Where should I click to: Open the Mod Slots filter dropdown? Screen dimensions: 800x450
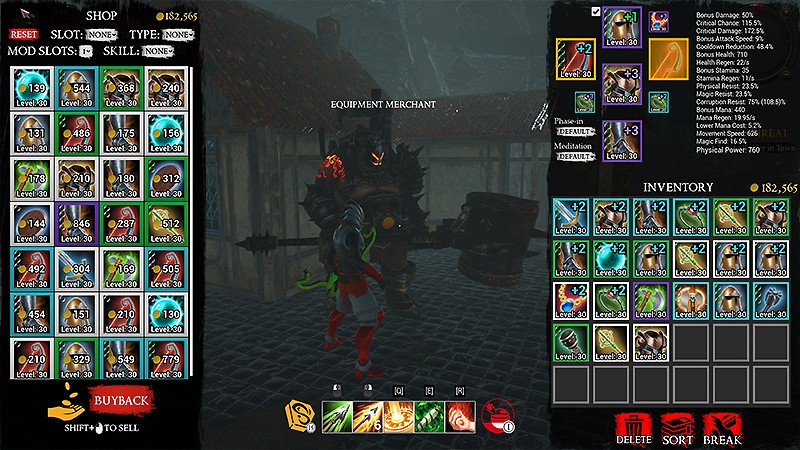click(85, 51)
